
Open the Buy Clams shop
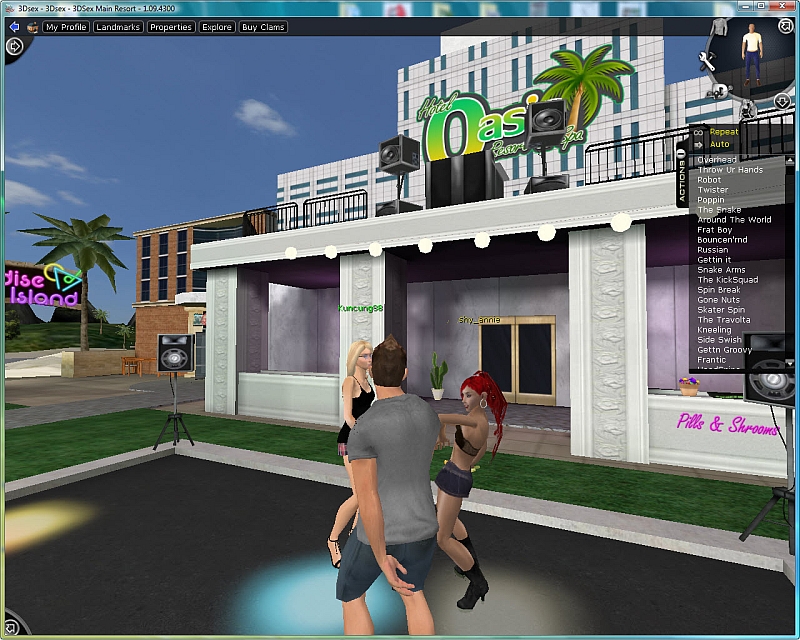point(263,27)
